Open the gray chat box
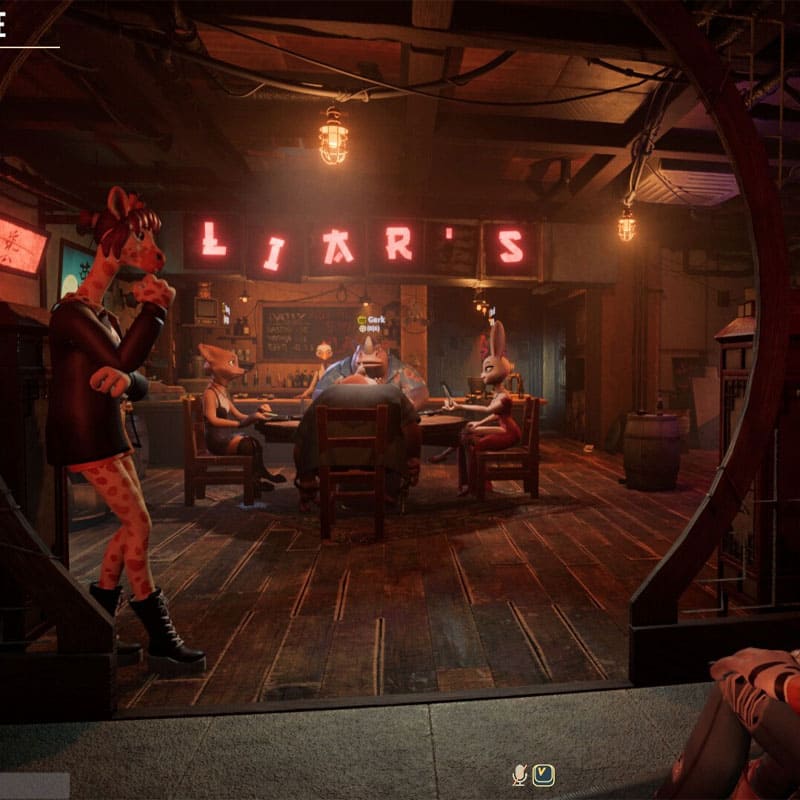Viewport: 800px width, 800px height. [x=34, y=785]
